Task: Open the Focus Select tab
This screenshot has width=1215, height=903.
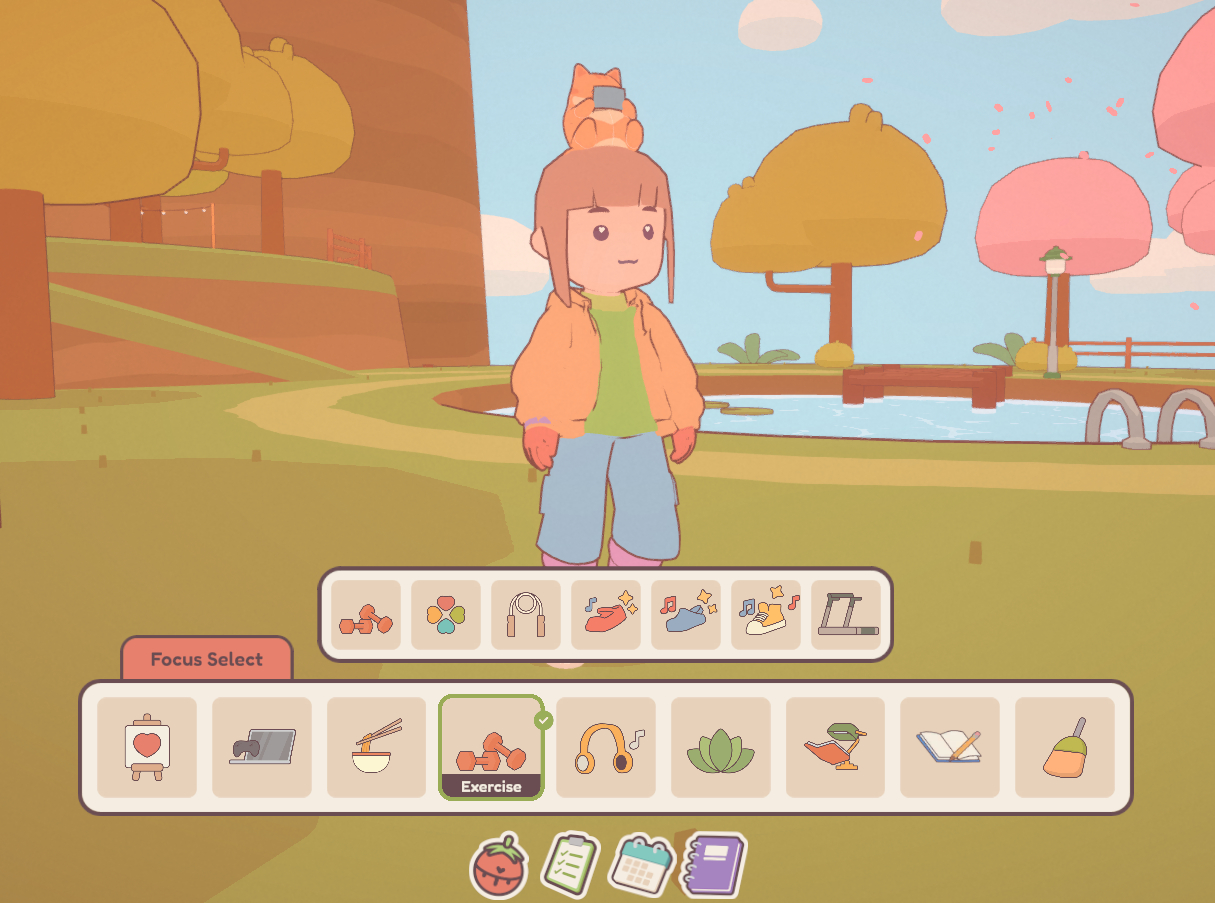Action: point(207,660)
